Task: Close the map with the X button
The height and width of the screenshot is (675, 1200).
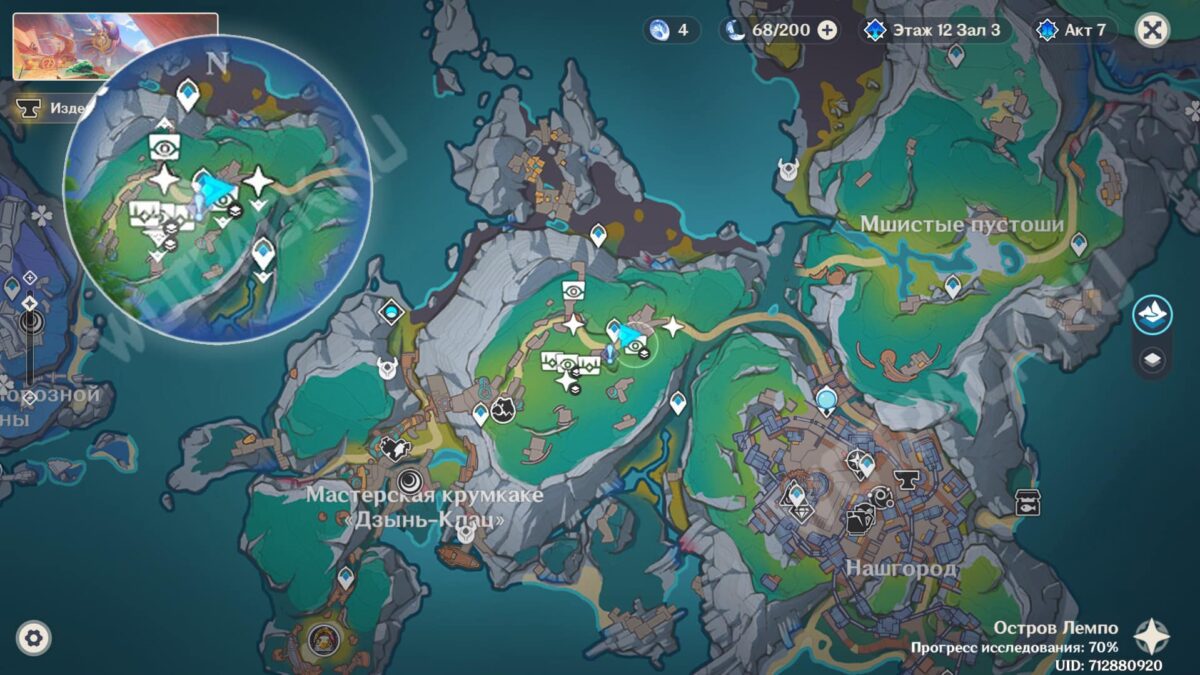Action: point(1152,30)
